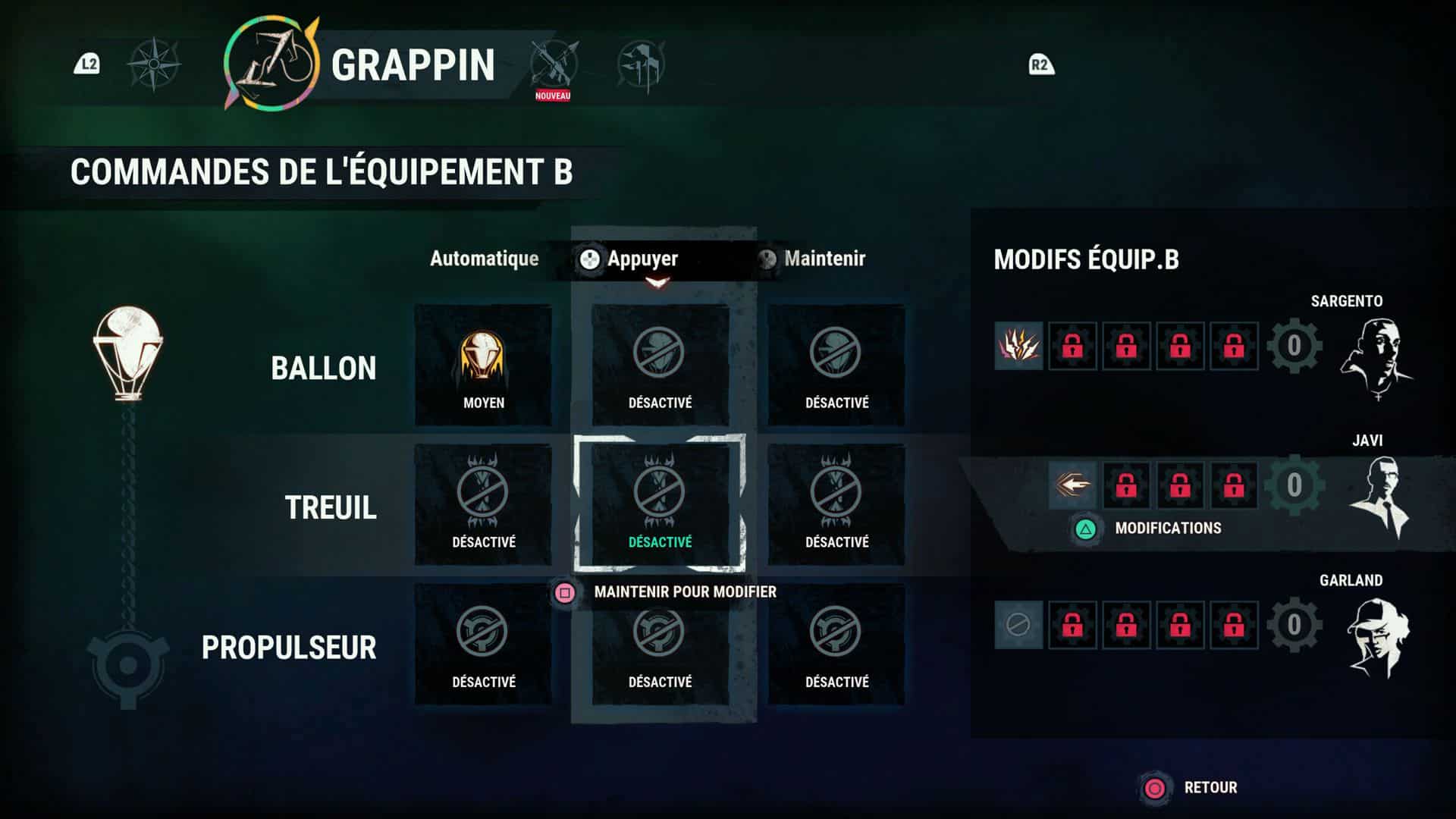Pick the Treuil Automatique tile
1456x819 pixels.
(483, 505)
